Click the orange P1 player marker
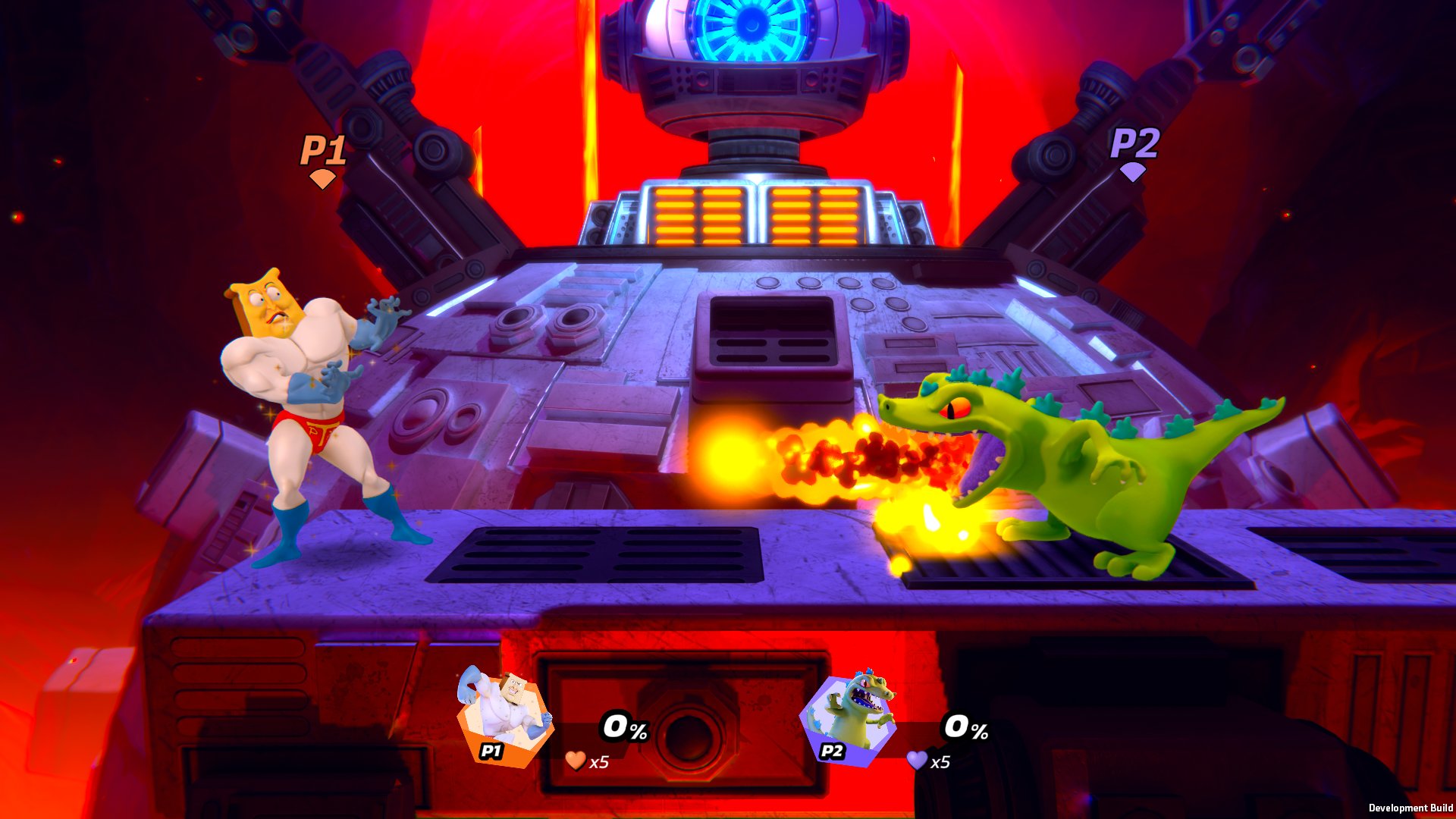 click(x=323, y=159)
